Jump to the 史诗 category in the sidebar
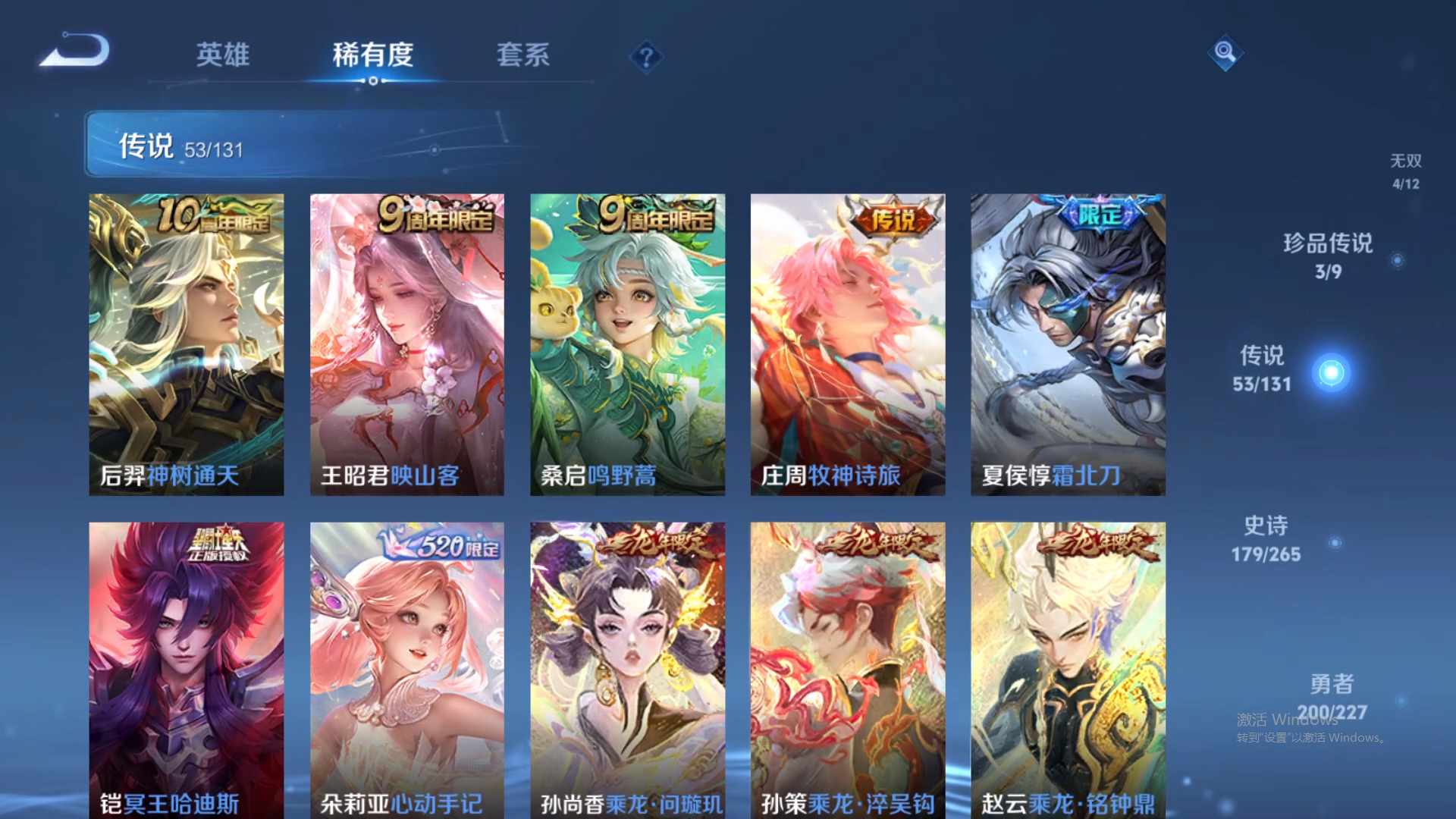The height and width of the screenshot is (819, 1456). [1265, 538]
